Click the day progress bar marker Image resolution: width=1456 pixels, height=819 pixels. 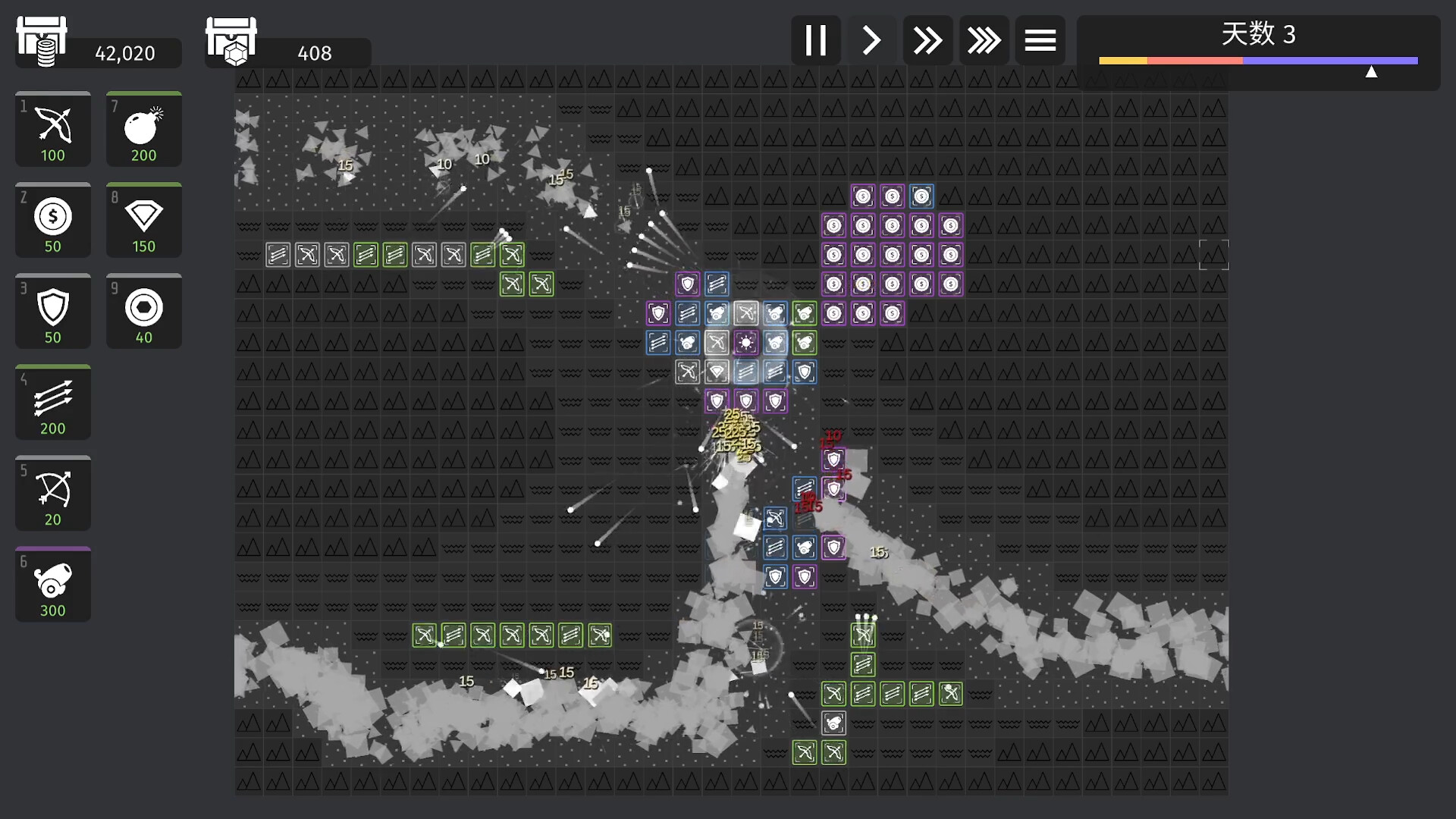click(1372, 71)
